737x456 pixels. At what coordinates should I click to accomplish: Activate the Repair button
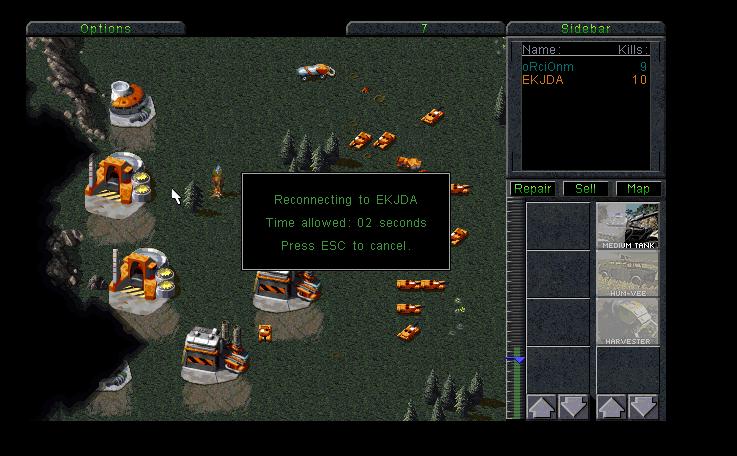[x=533, y=188]
